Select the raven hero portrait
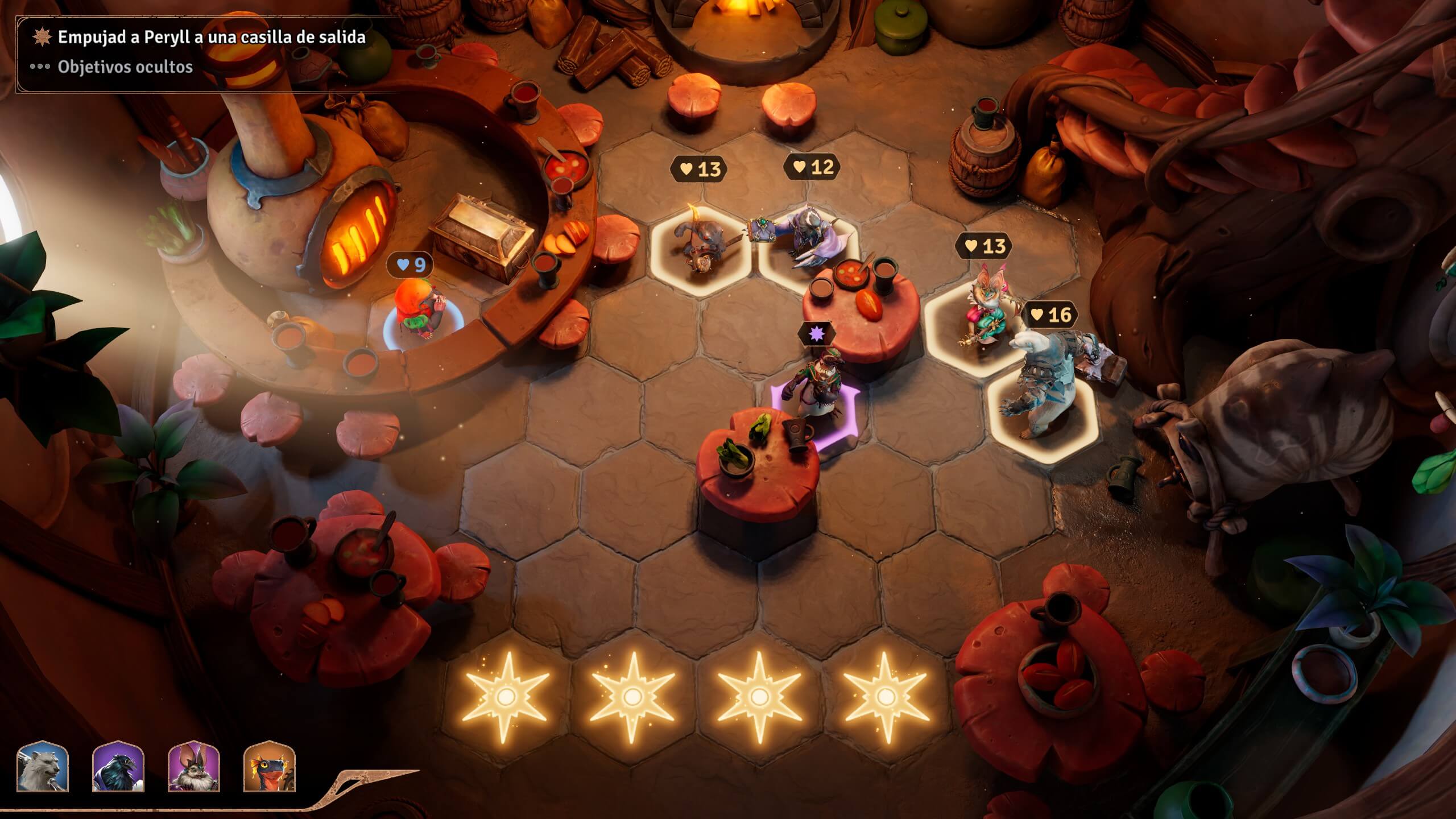 tap(118, 767)
